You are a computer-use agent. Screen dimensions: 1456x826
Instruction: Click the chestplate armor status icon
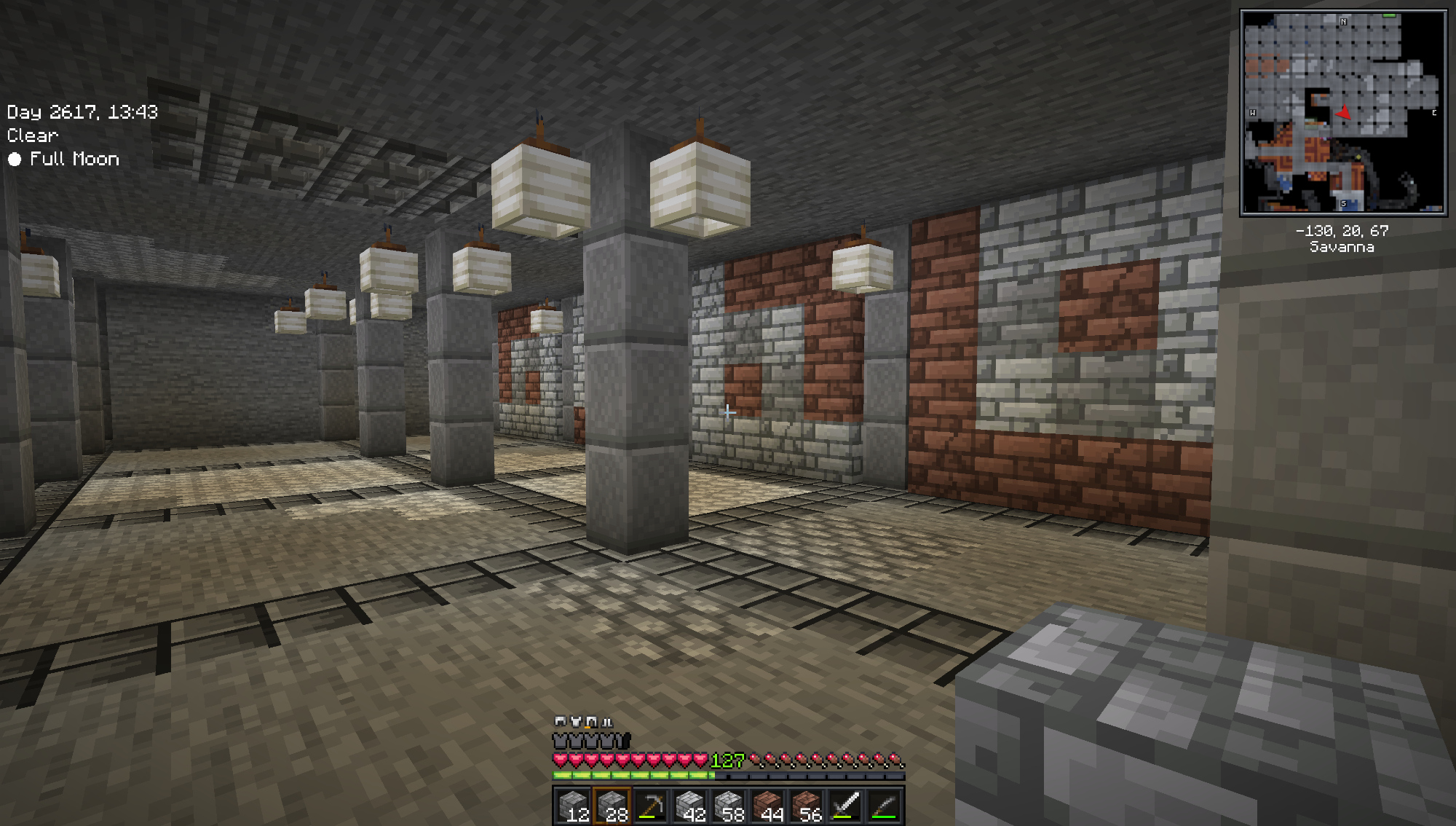[x=576, y=721]
